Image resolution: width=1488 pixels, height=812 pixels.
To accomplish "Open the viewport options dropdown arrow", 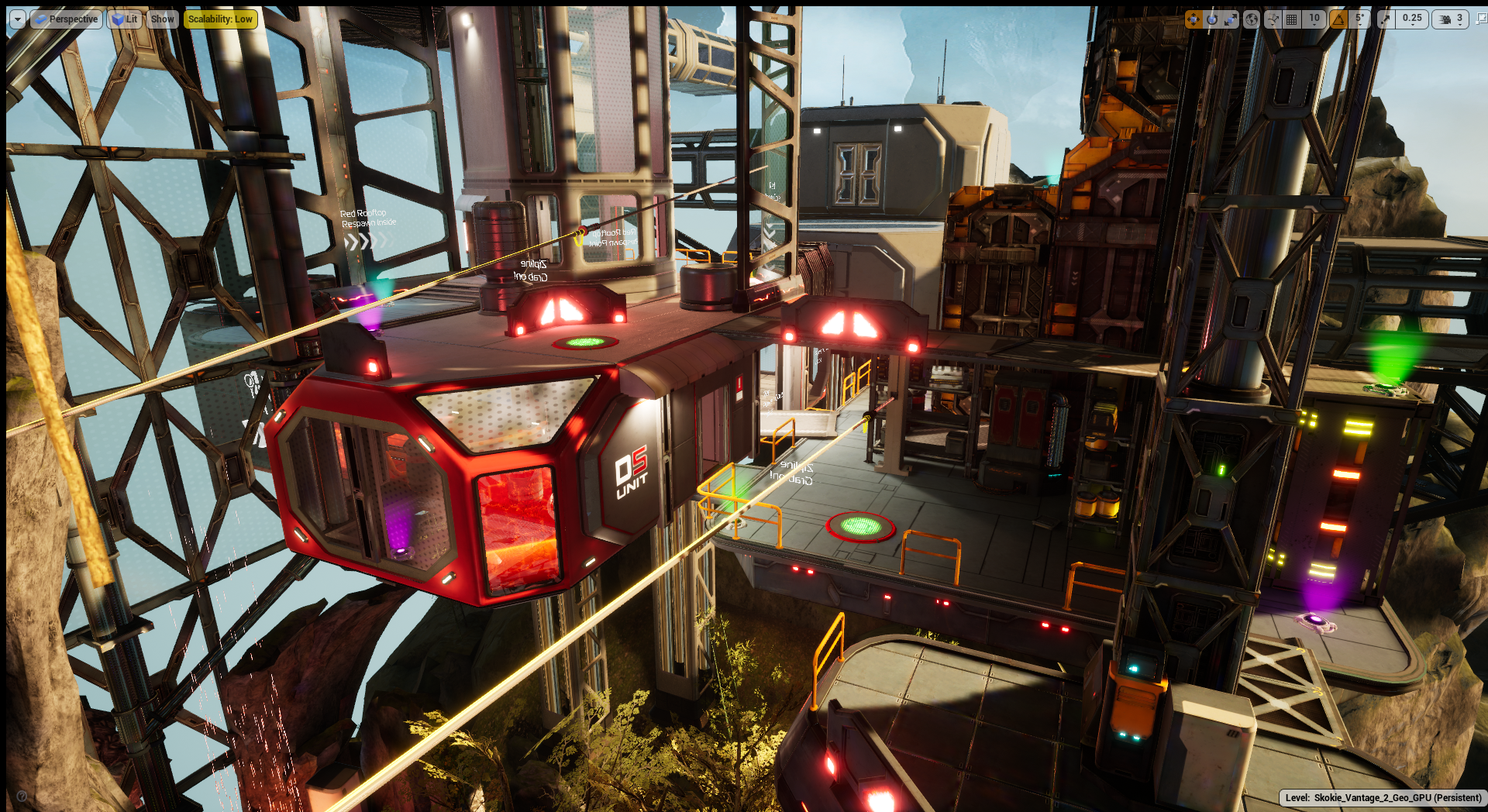I will click(x=17, y=19).
